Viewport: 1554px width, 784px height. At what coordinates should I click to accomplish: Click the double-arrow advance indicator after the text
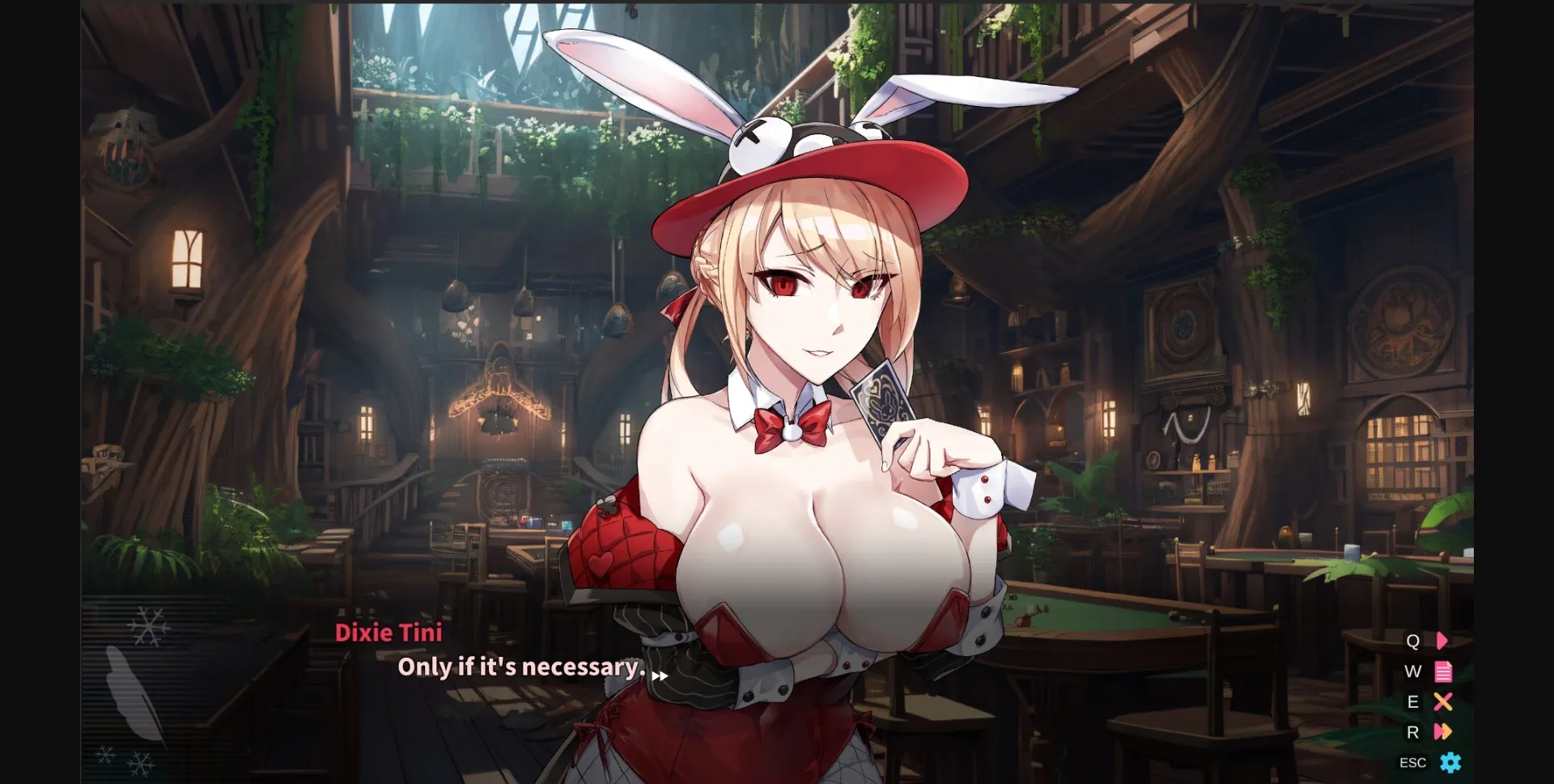point(660,676)
